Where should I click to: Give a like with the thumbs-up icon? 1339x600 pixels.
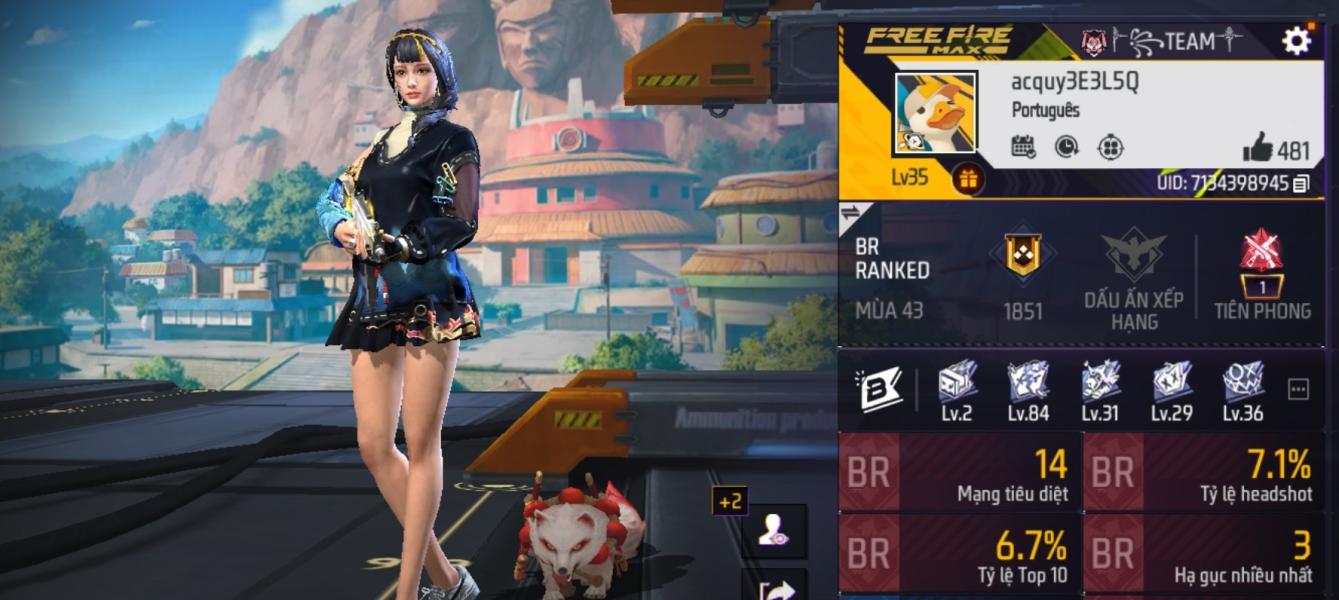click(x=1258, y=149)
